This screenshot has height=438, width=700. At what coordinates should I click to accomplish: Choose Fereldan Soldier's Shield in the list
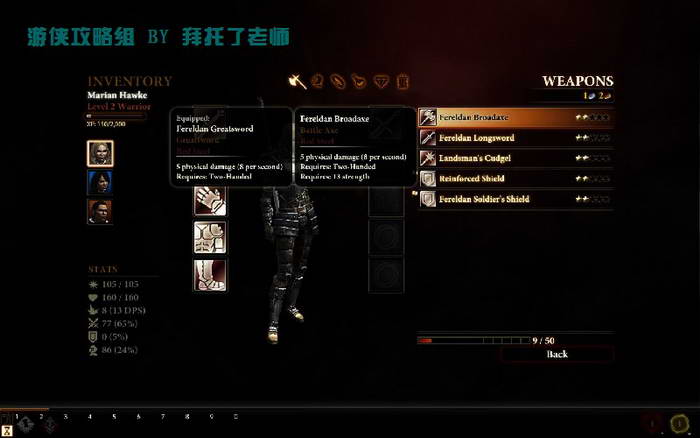pyautogui.click(x=515, y=199)
